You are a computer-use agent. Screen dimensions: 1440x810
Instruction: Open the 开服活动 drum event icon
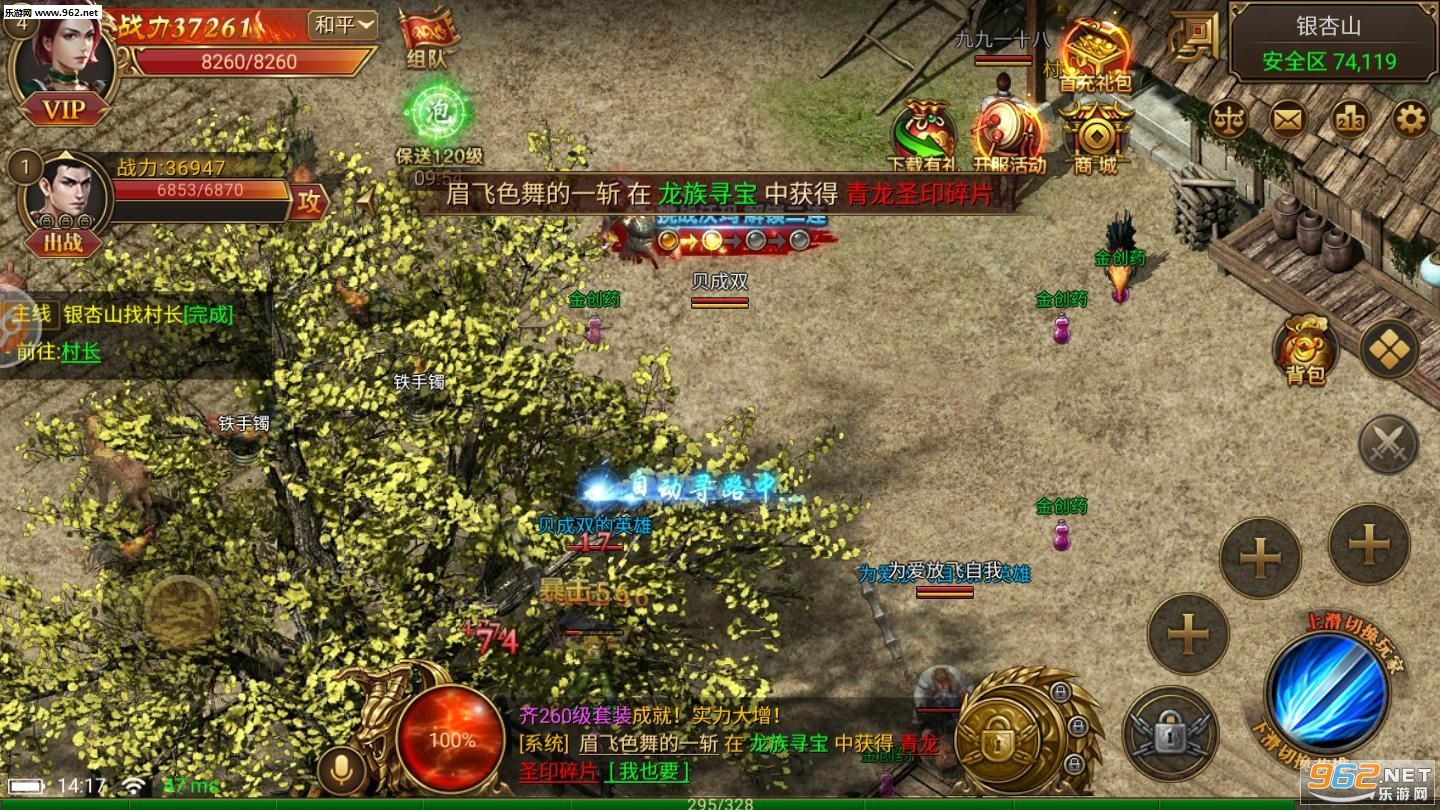tap(1005, 130)
